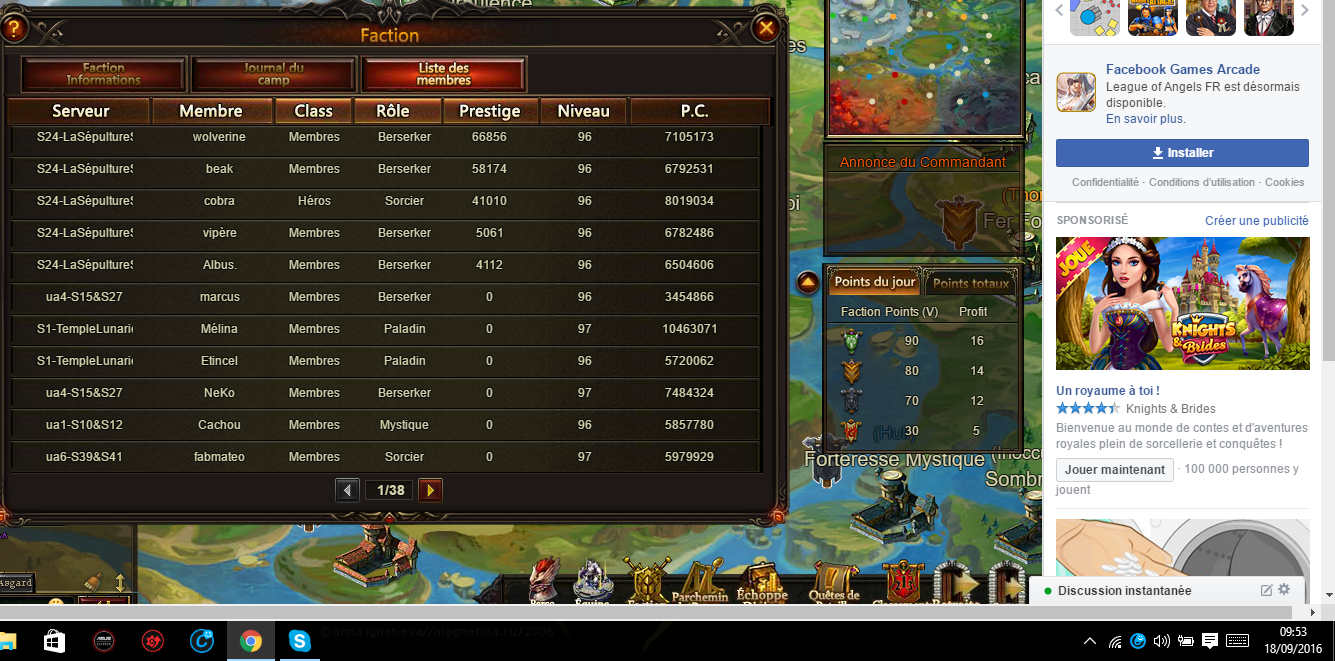
Task: Go to the next member list page
Action: pos(430,490)
